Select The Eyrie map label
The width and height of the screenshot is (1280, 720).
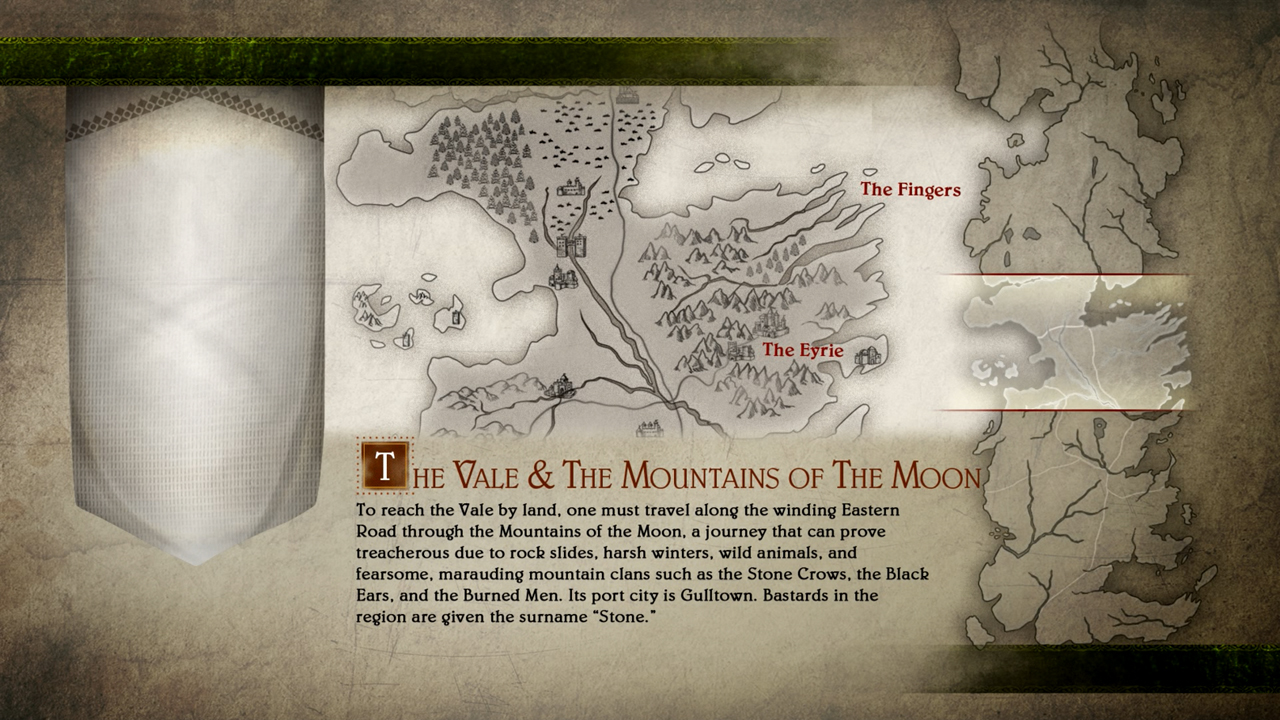(x=803, y=351)
